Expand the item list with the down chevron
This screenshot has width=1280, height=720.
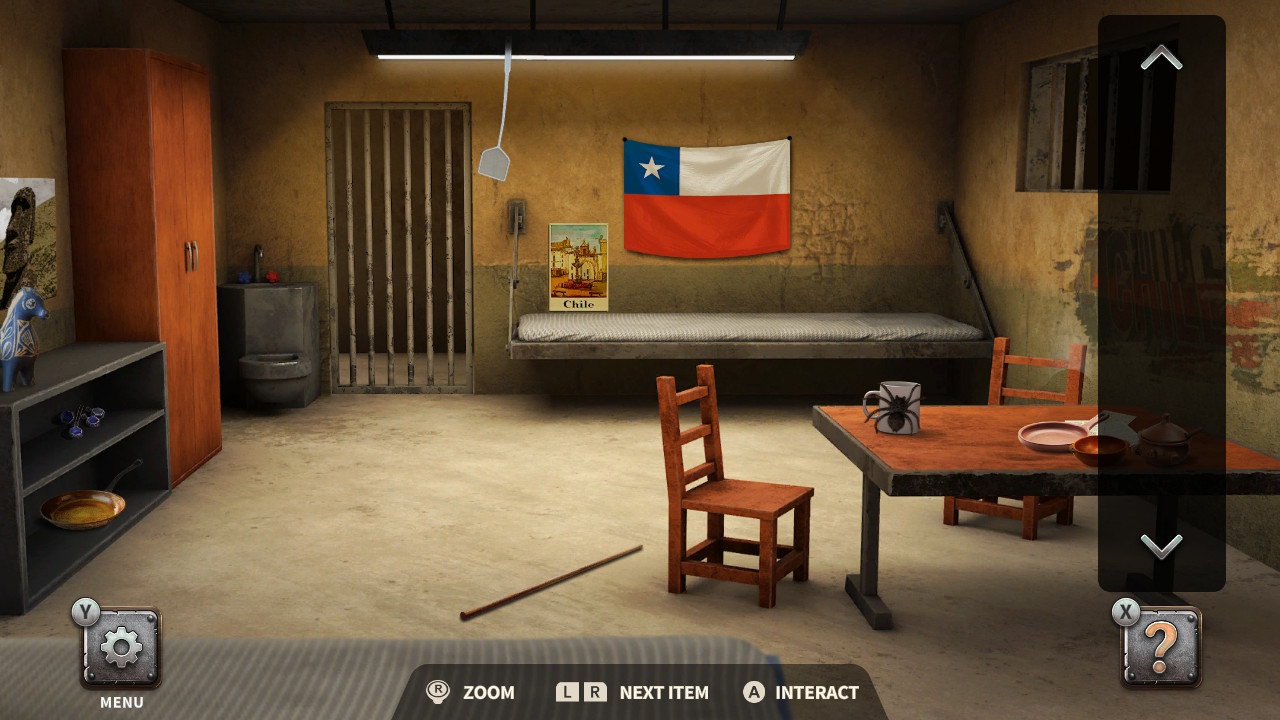click(x=1160, y=547)
